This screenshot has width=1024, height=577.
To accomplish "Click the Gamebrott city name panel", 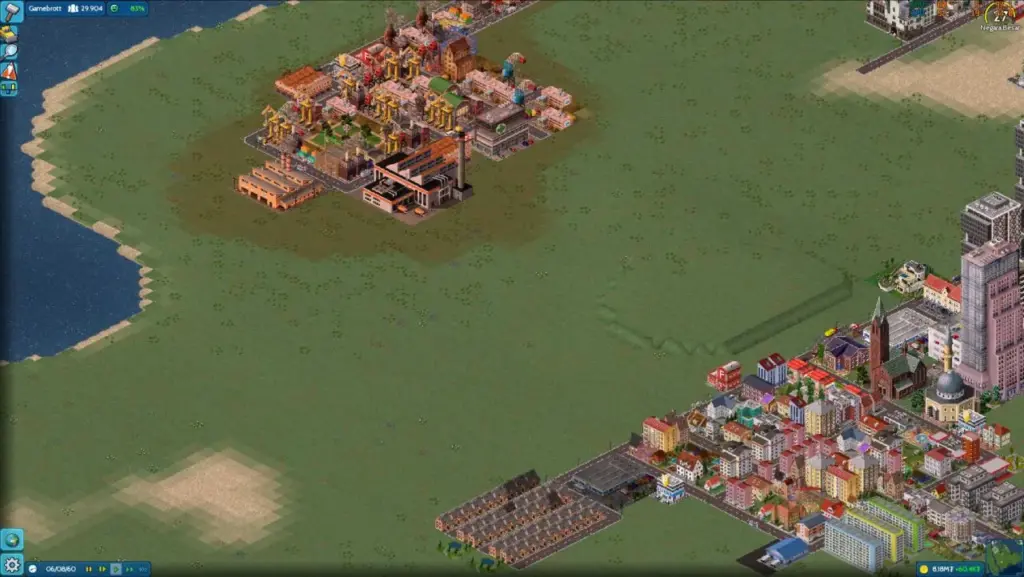I will pyautogui.click(x=46, y=8).
